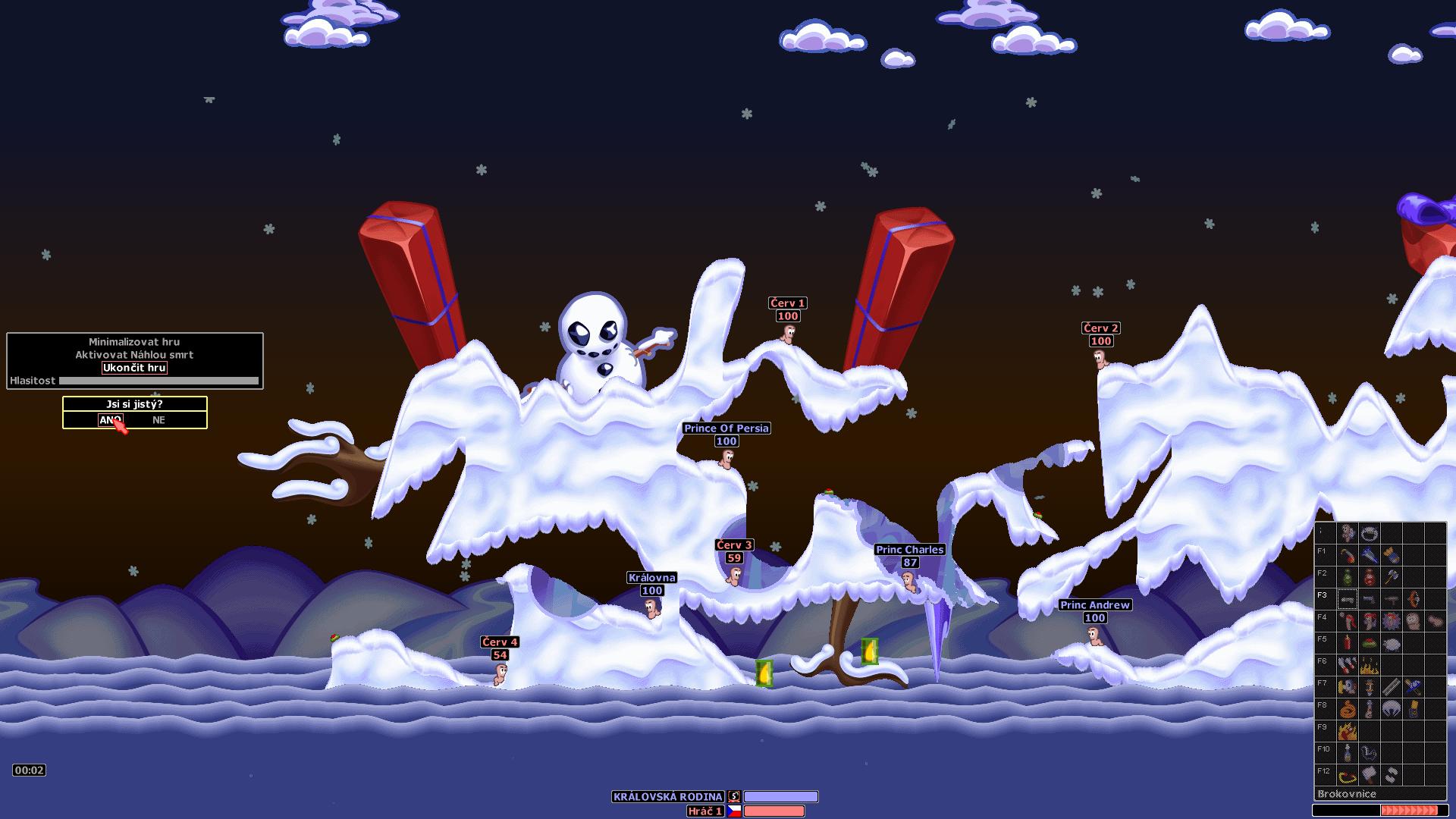Choose Aktivovat Náhlou smrt option

(134, 355)
